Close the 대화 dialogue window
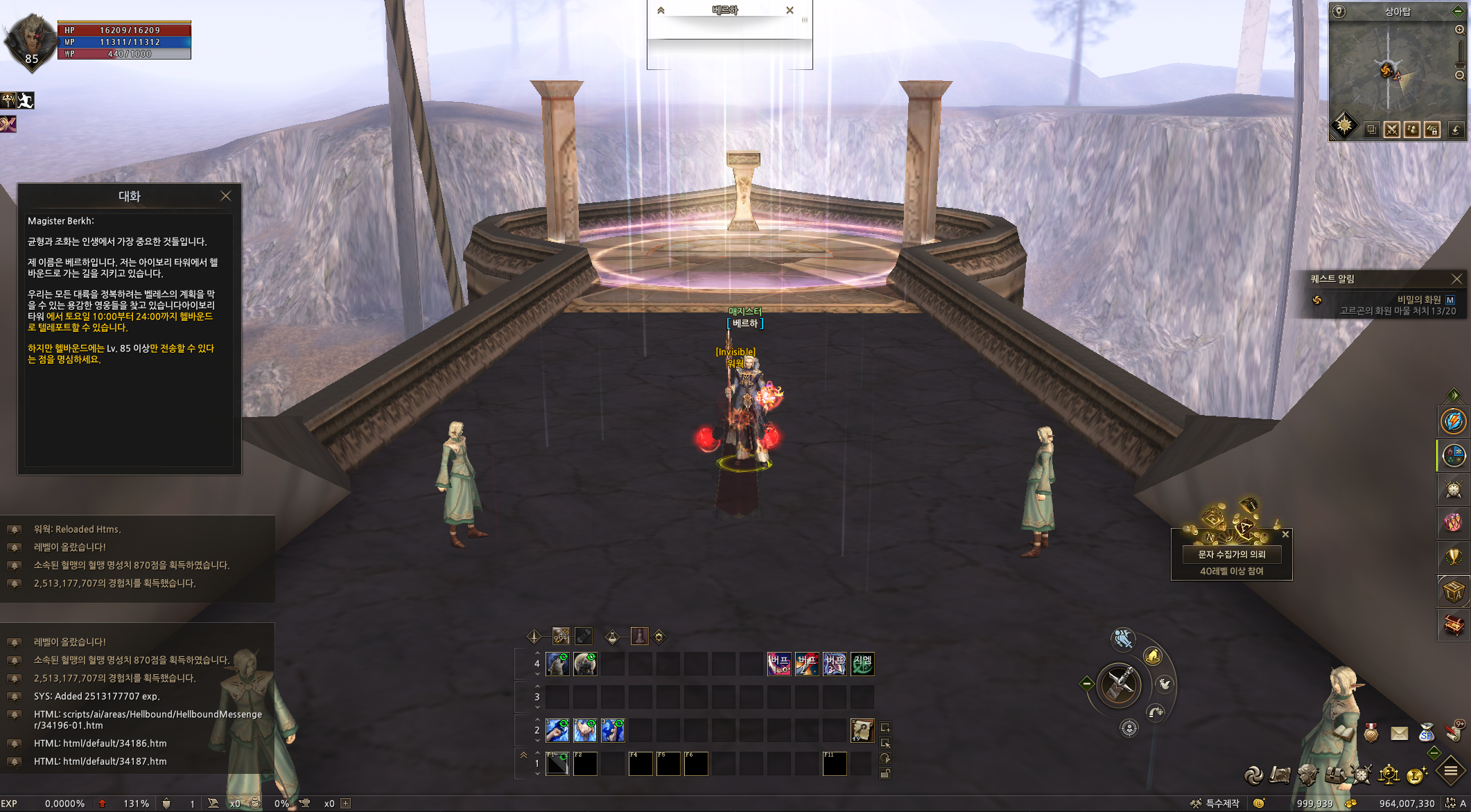The image size is (1471, 812). [x=225, y=196]
